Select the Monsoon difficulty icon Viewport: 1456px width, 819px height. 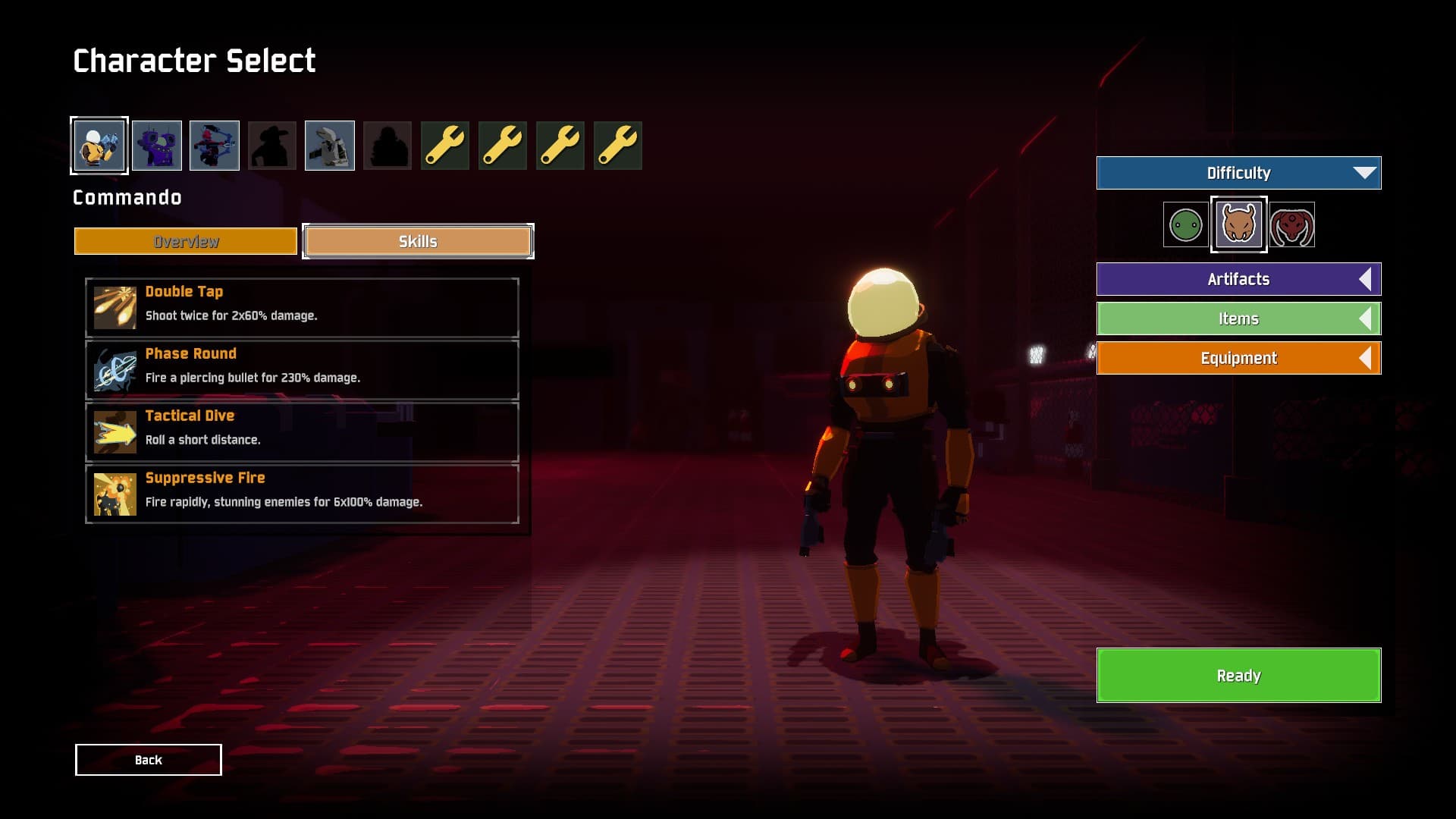(1291, 224)
